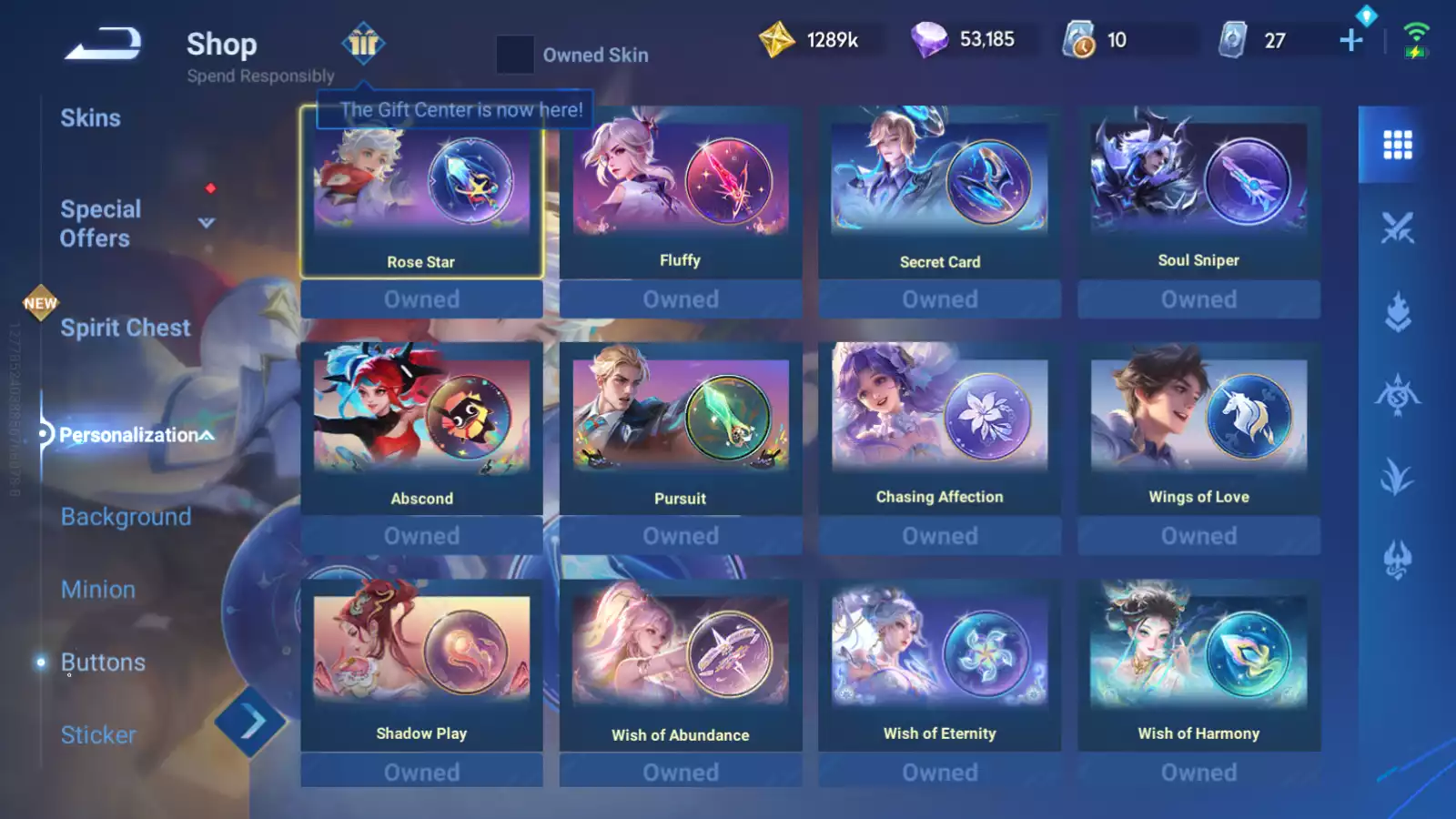1456x819 pixels.
Task: Expand the Special Offers dropdown
Action: 206,222
